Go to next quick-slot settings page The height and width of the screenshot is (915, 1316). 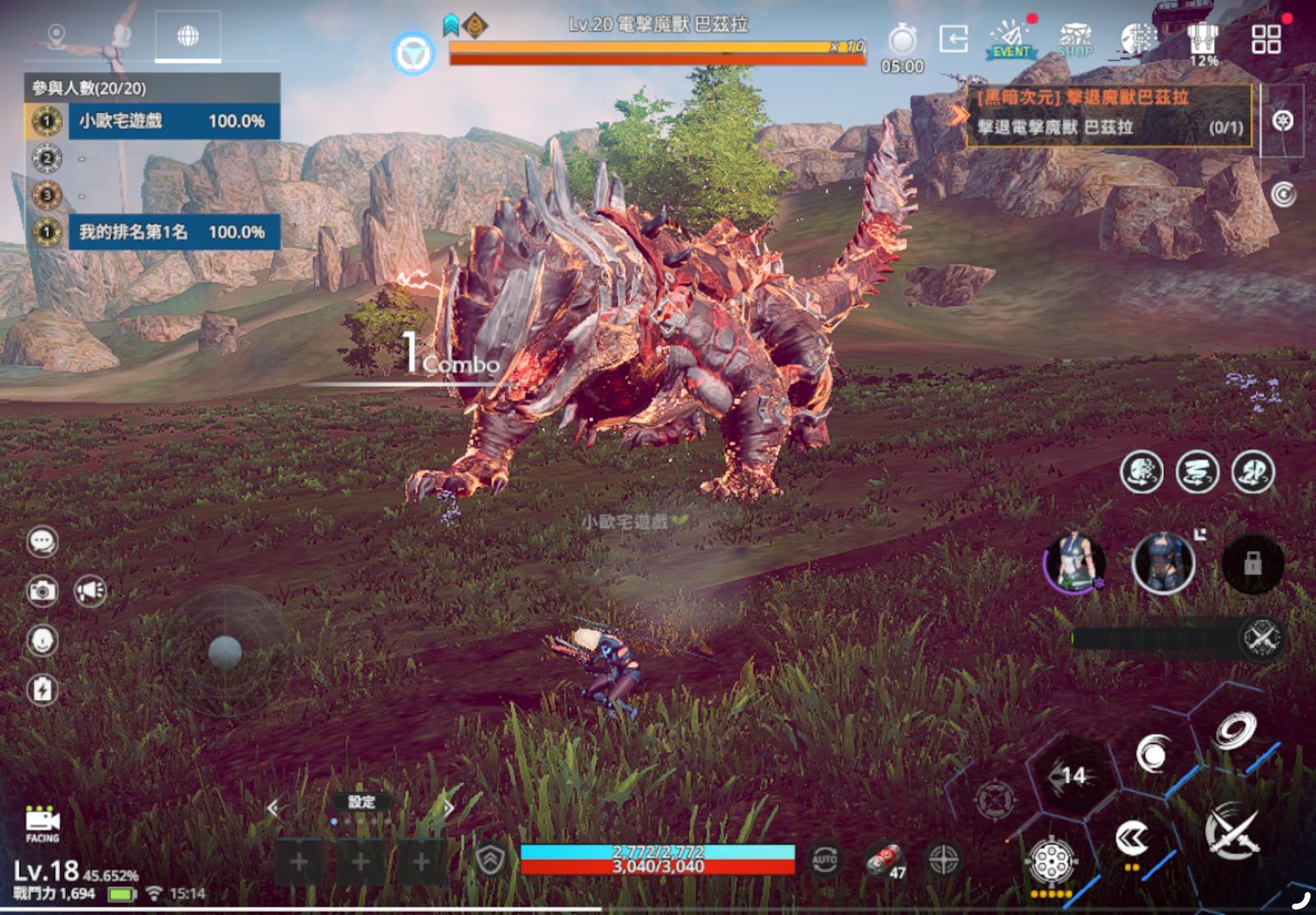449,808
